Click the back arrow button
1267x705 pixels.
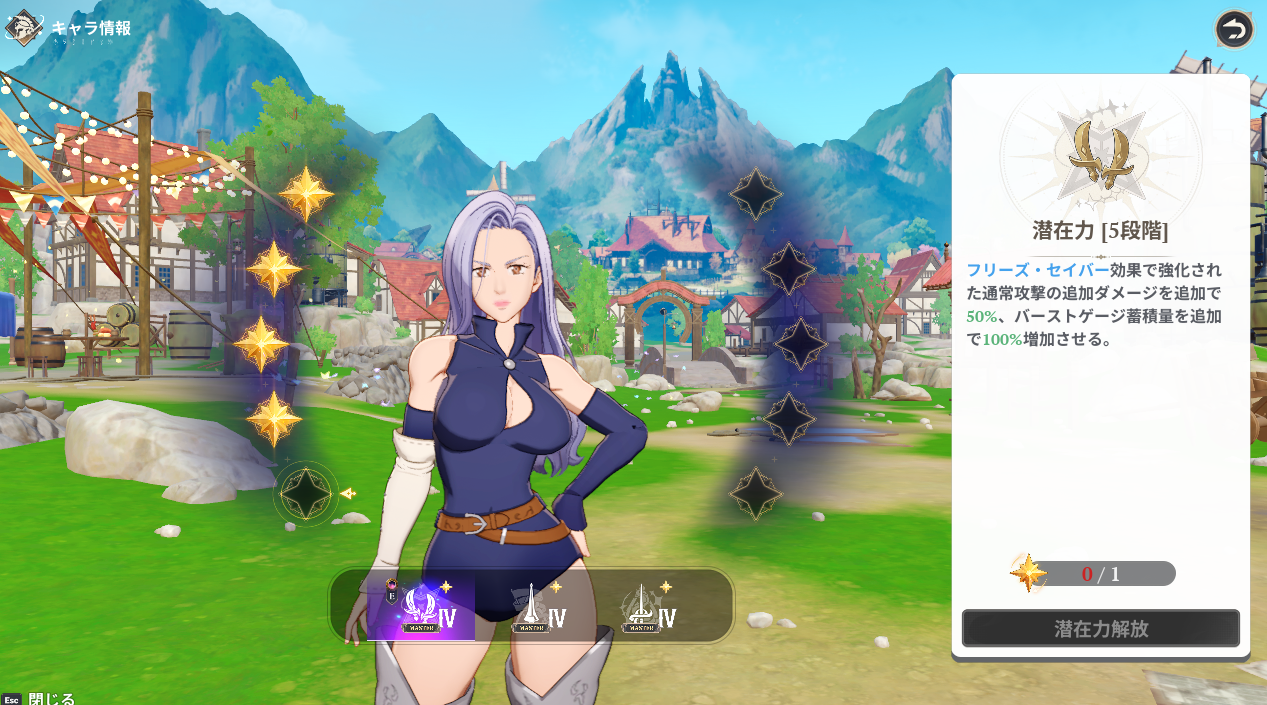point(1234,29)
